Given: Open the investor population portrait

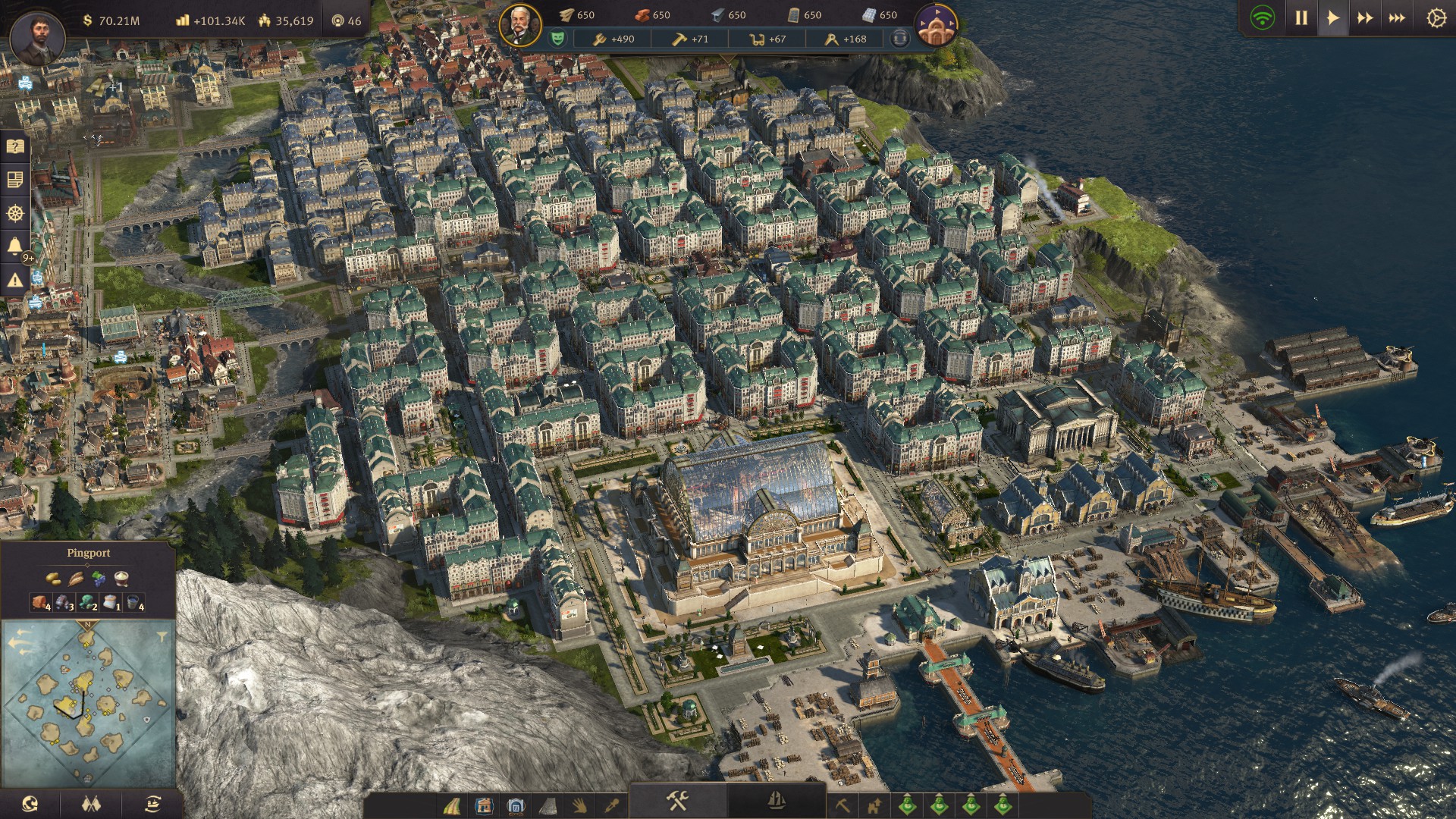Looking at the screenshot, I should point(520,26).
